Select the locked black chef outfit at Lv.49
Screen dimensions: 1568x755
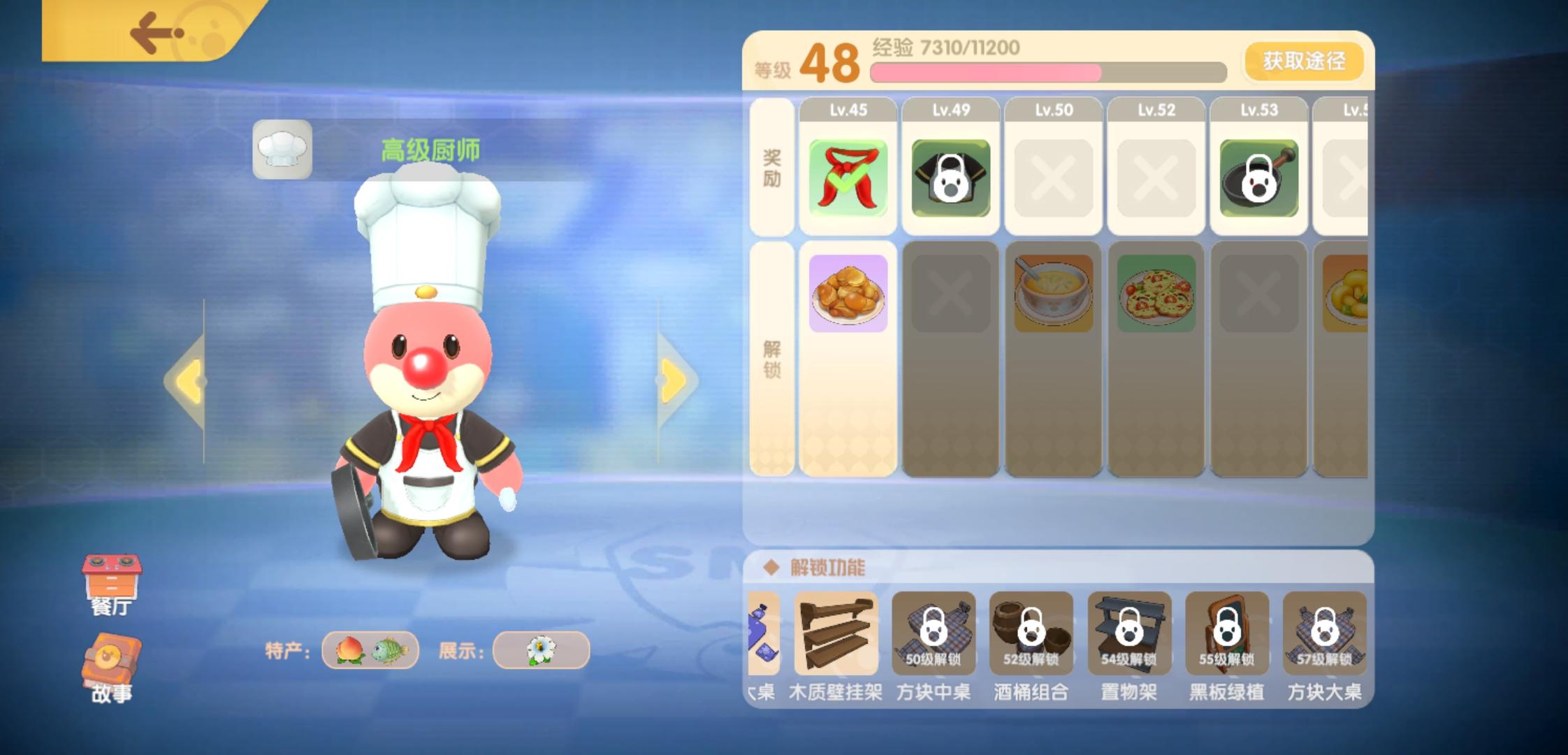(950, 177)
